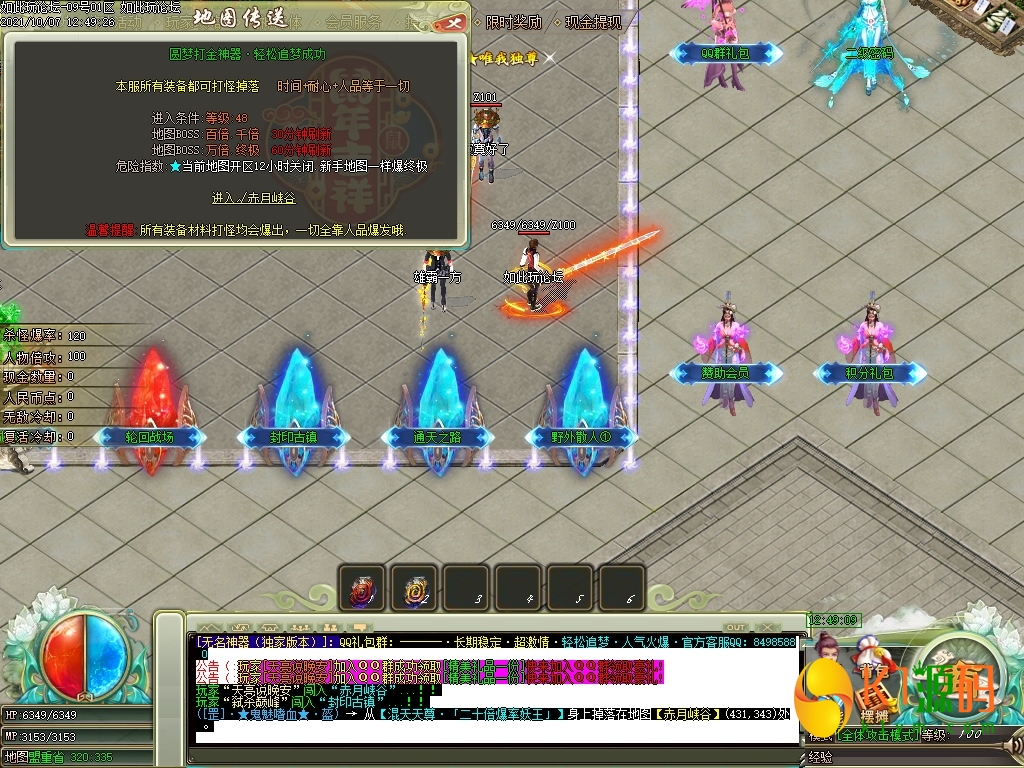1024x768 pixels.
Task: Click inside the chat log box
Action: (x=495, y=690)
